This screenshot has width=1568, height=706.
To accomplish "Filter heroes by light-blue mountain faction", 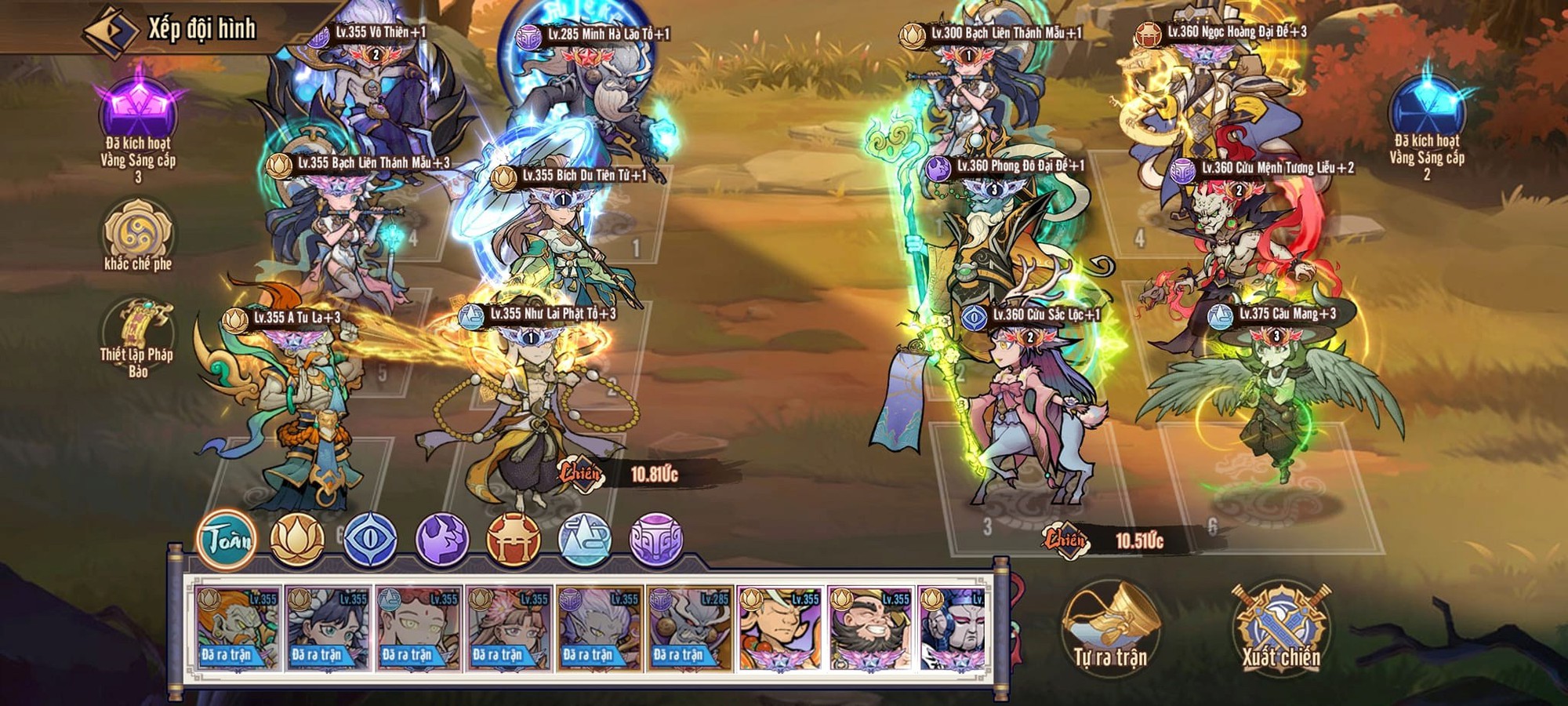I will [x=585, y=539].
